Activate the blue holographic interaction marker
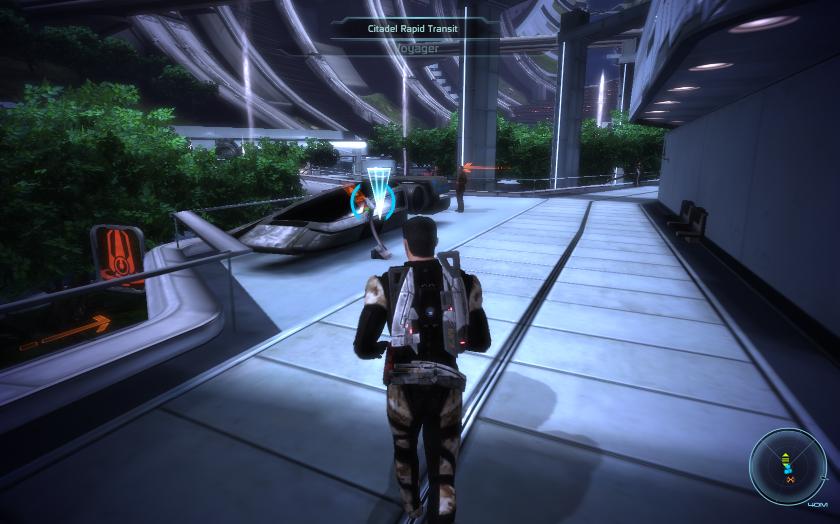This screenshot has height=524, width=840. click(x=378, y=190)
